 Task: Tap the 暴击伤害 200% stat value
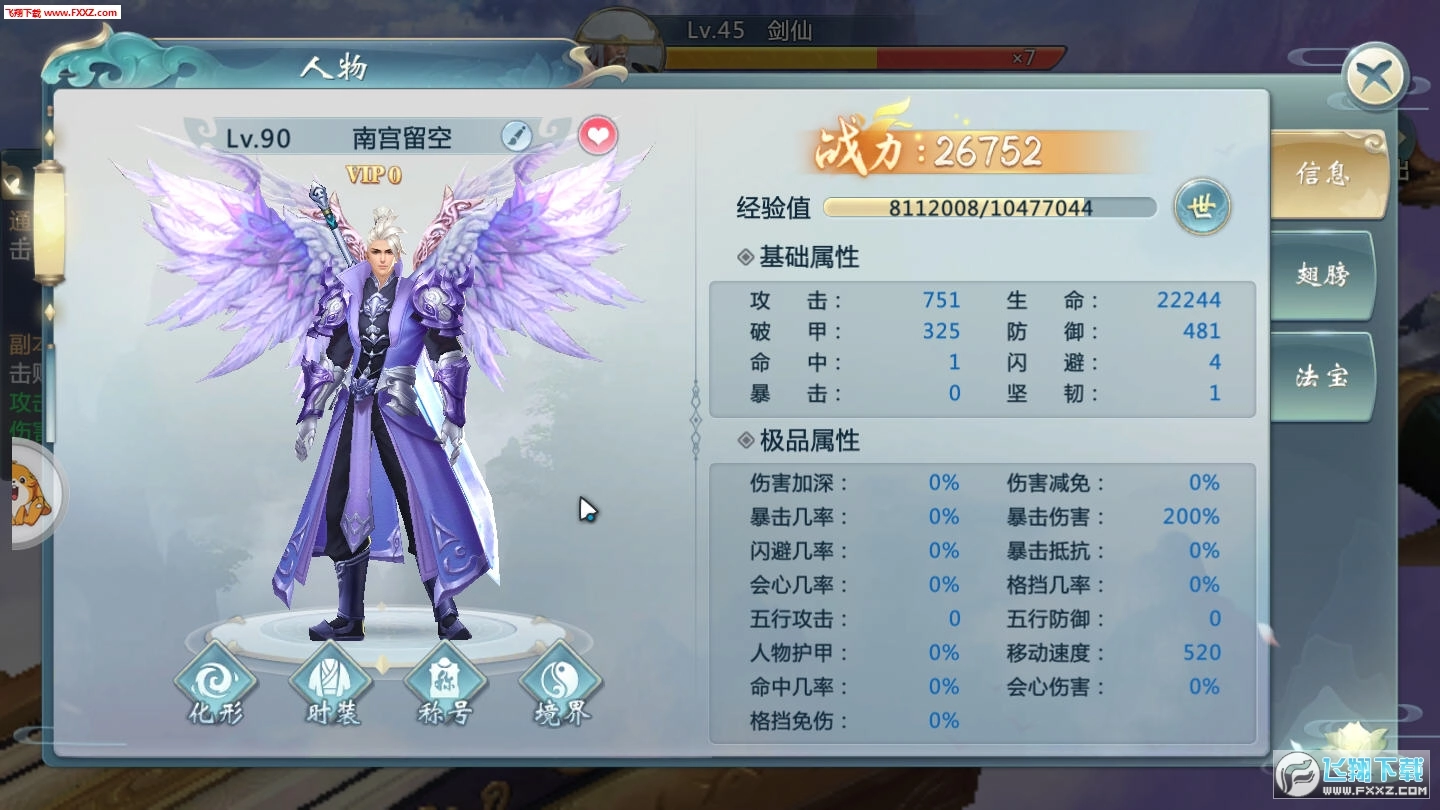(x=1190, y=516)
